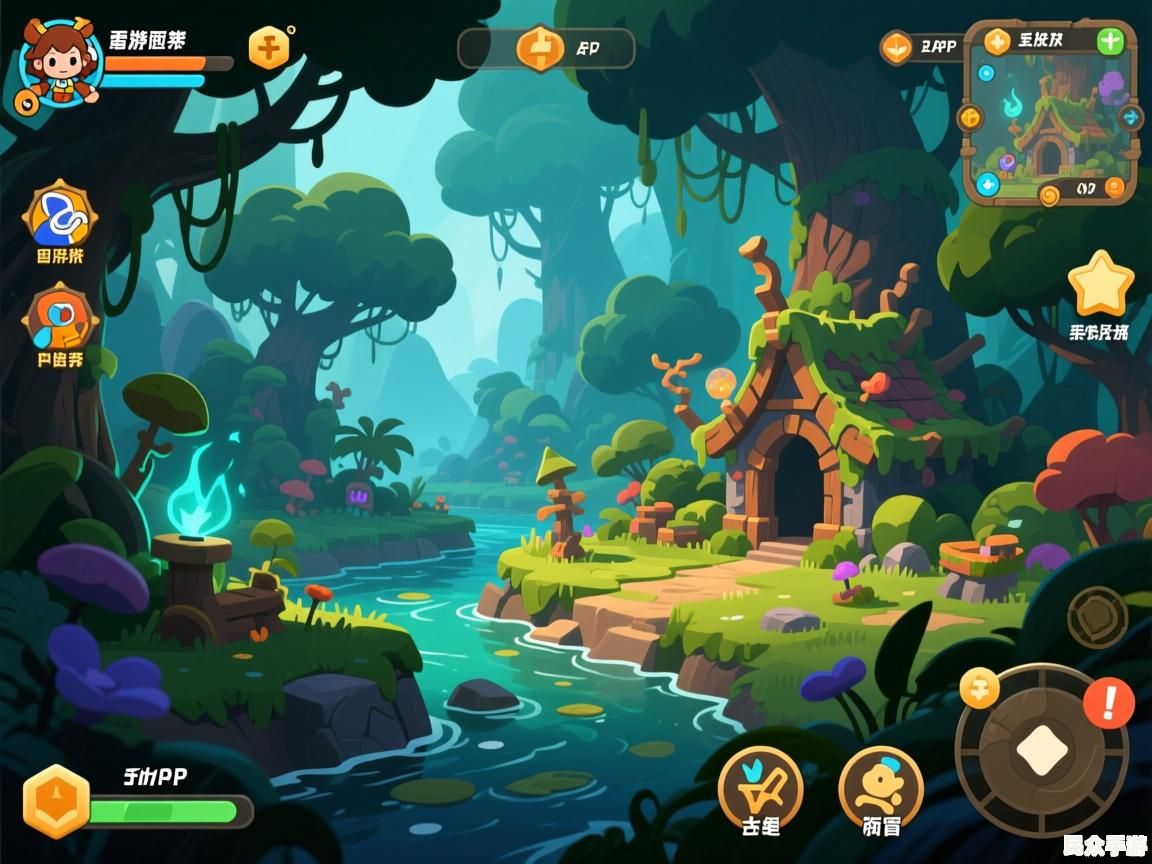
Task: Tap the red exclamation alert button
Action: pyautogui.click(x=1109, y=702)
